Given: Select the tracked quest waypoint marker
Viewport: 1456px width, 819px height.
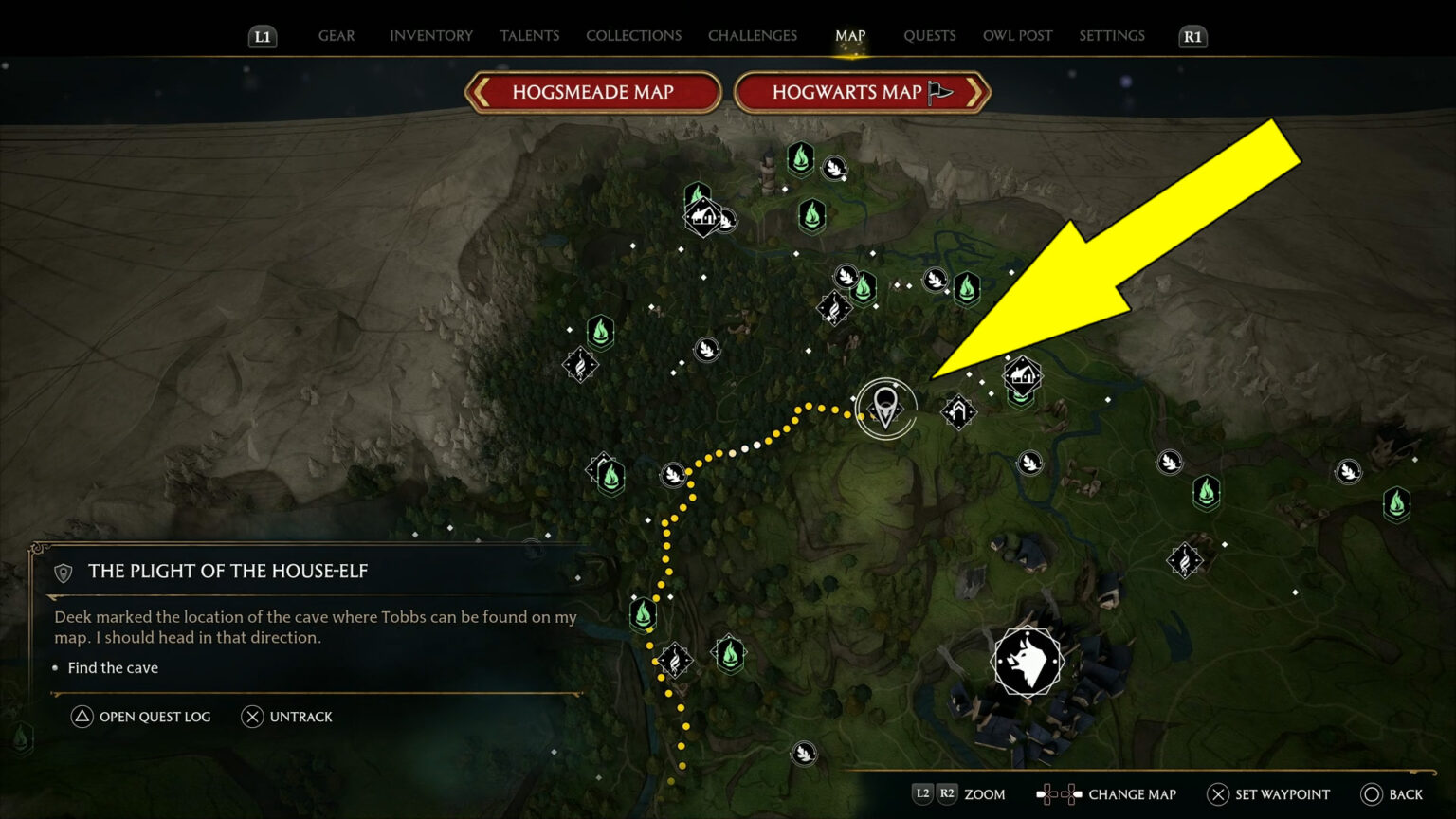Looking at the screenshot, I should pos(885,408).
